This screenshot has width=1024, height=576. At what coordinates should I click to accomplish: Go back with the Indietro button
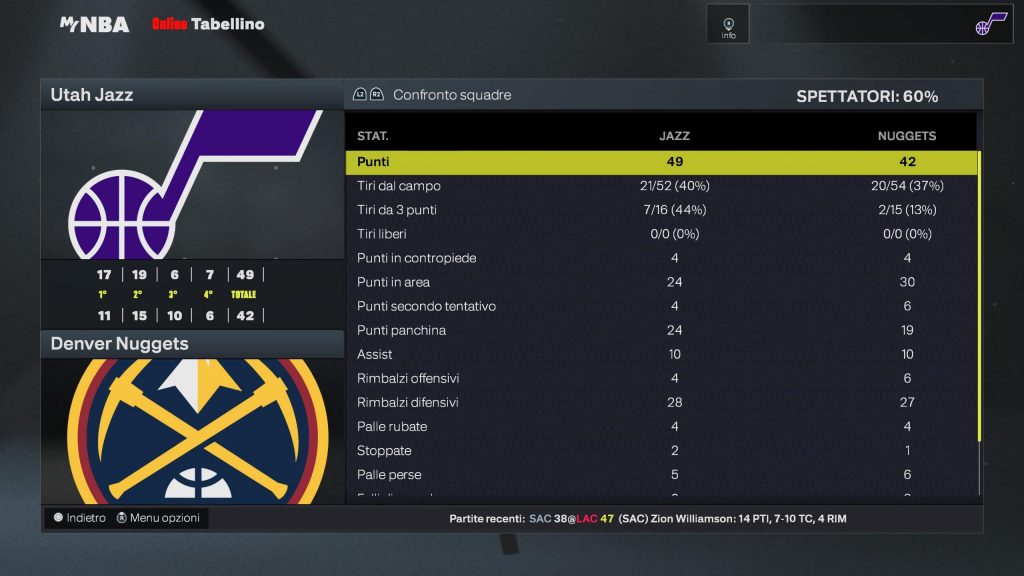79,518
